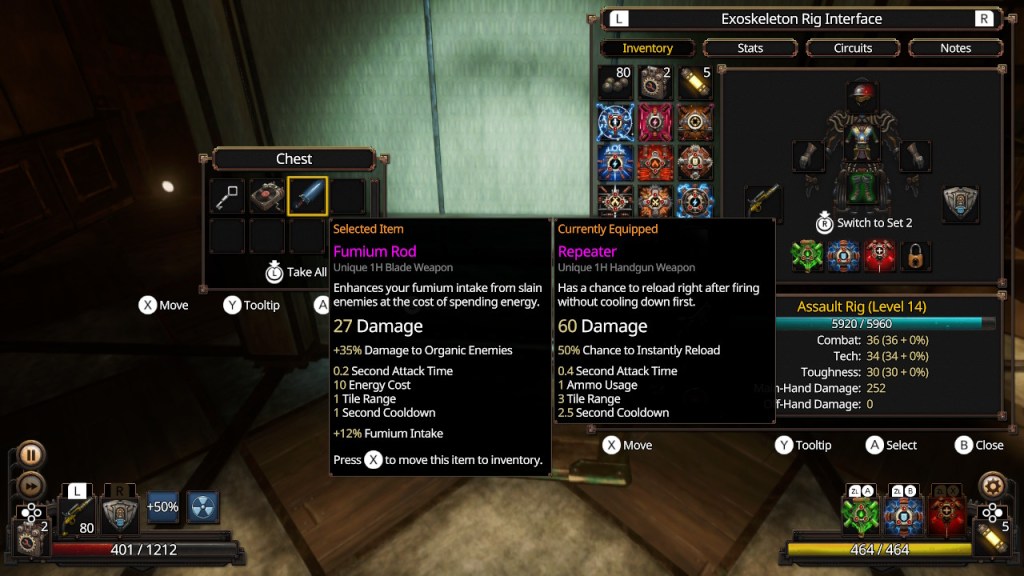Select the green circuit module in the rig

807,257
